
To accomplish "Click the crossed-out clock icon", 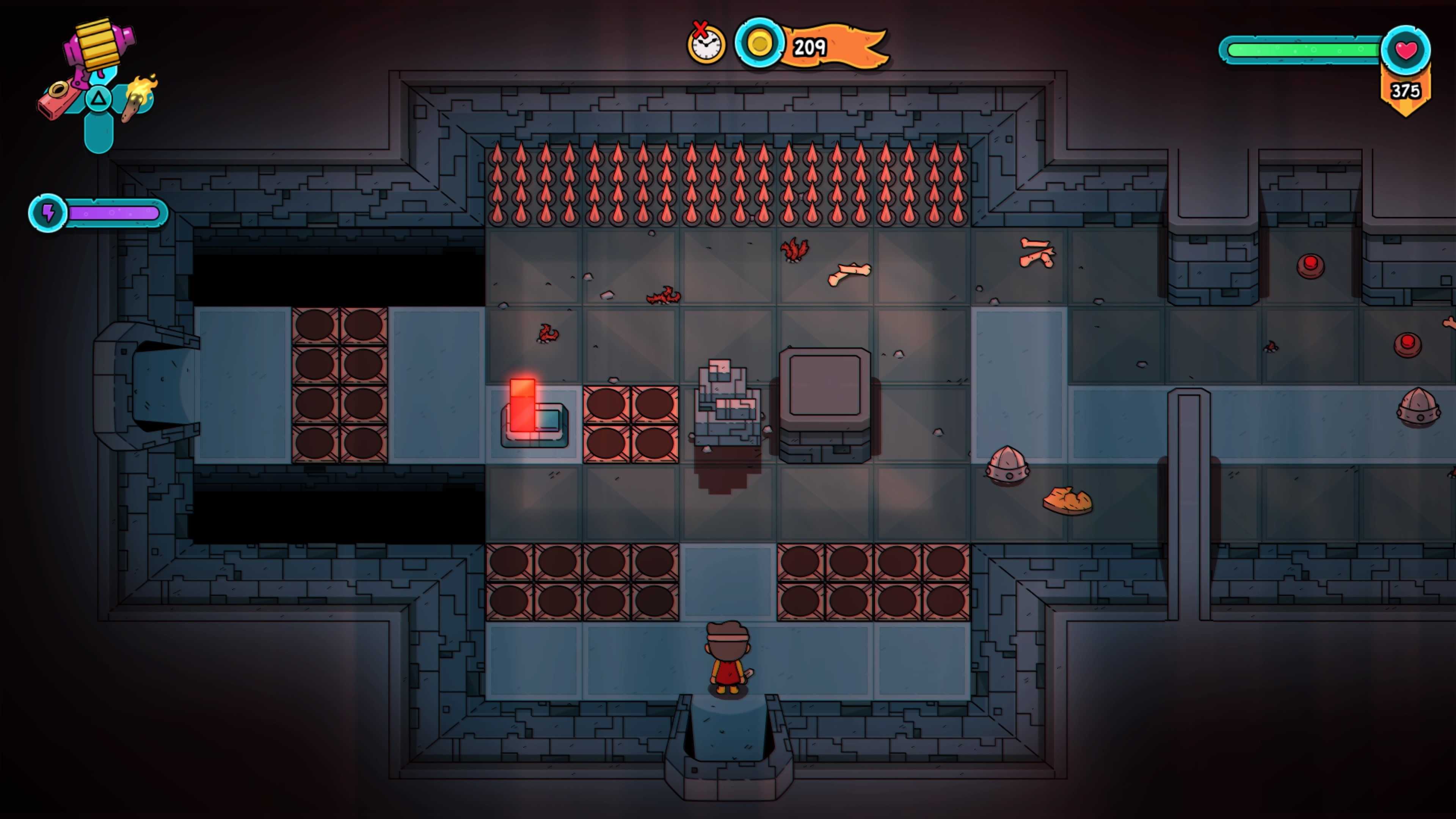I will coord(705,43).
